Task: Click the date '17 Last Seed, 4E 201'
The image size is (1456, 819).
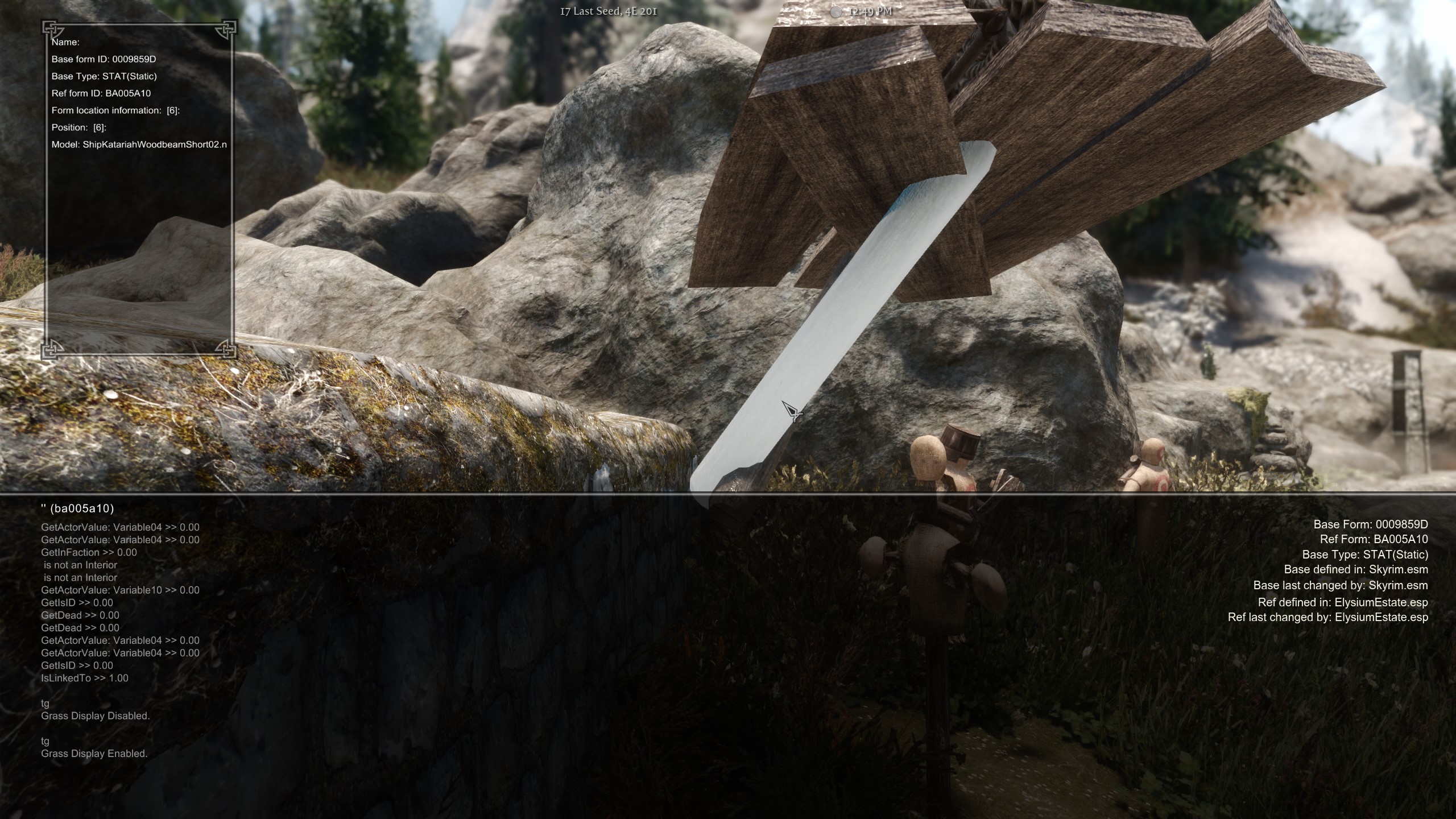Action: (609, 10)
